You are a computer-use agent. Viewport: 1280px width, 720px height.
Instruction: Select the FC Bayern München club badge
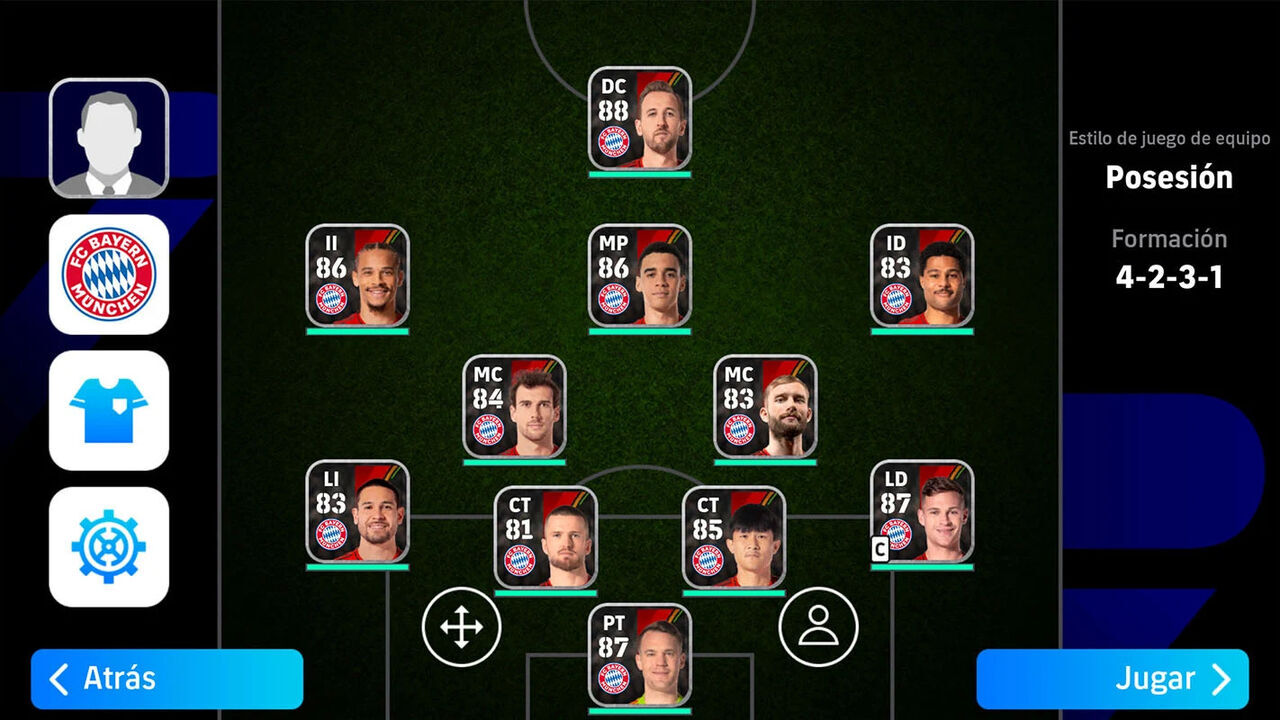pyautogui.click(x=108, y=275)
